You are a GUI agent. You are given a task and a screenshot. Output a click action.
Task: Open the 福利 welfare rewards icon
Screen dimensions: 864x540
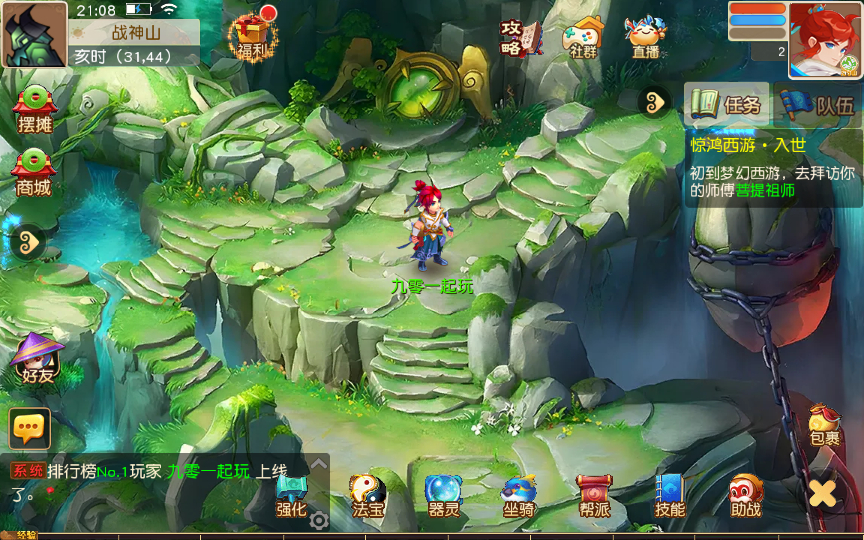(251, 36)
